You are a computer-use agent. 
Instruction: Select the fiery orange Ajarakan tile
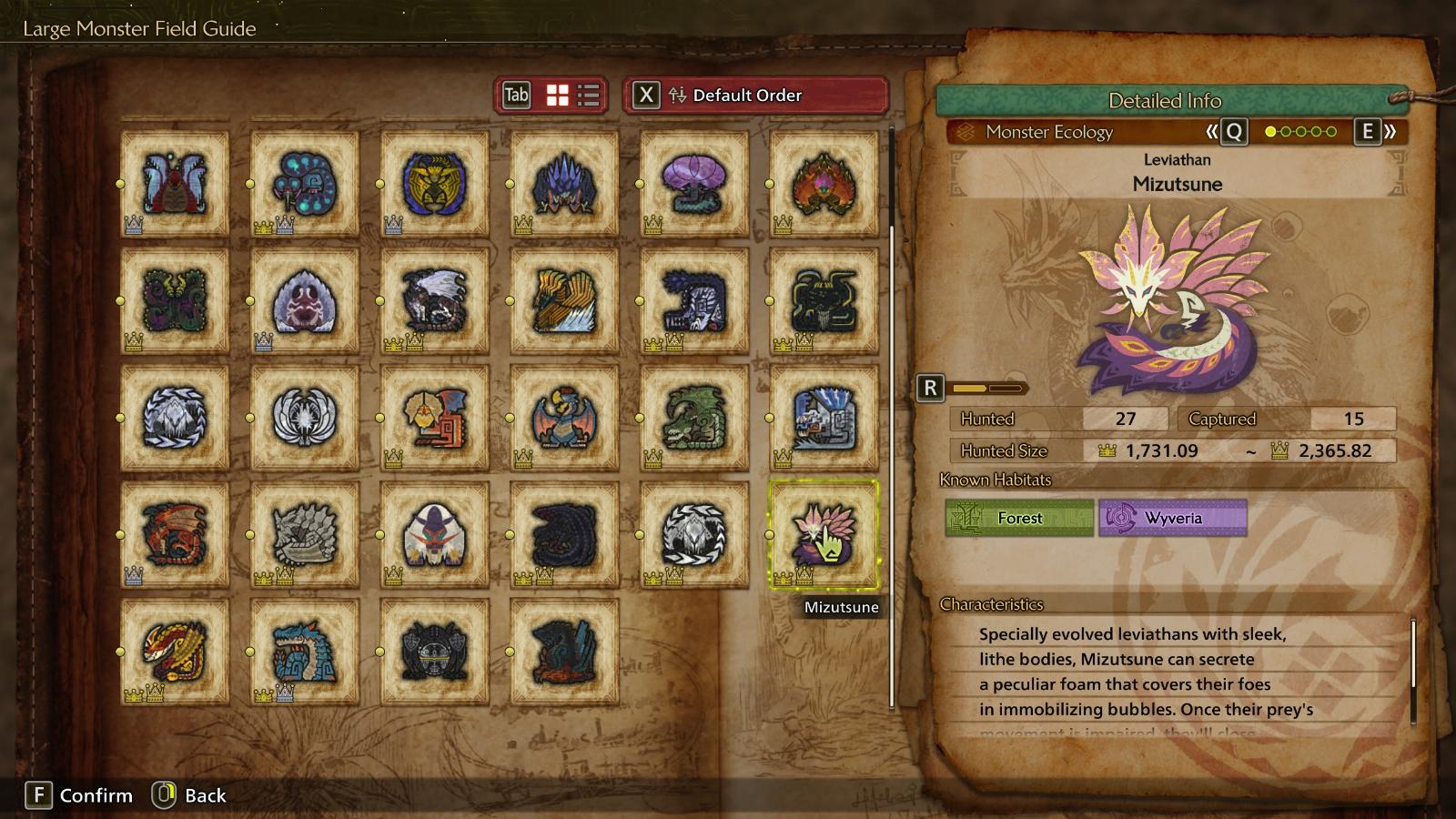click(x=824, y=183)
